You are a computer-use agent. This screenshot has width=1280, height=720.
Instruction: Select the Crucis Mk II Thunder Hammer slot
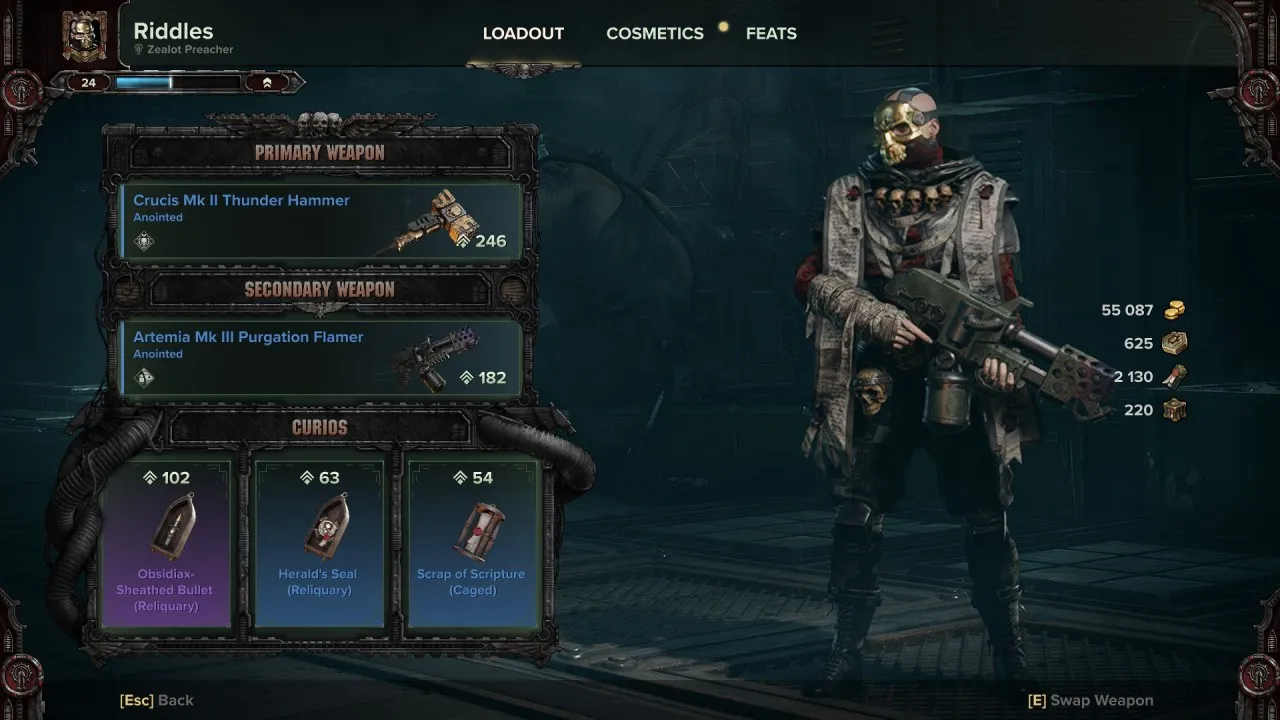click(322, 220)
